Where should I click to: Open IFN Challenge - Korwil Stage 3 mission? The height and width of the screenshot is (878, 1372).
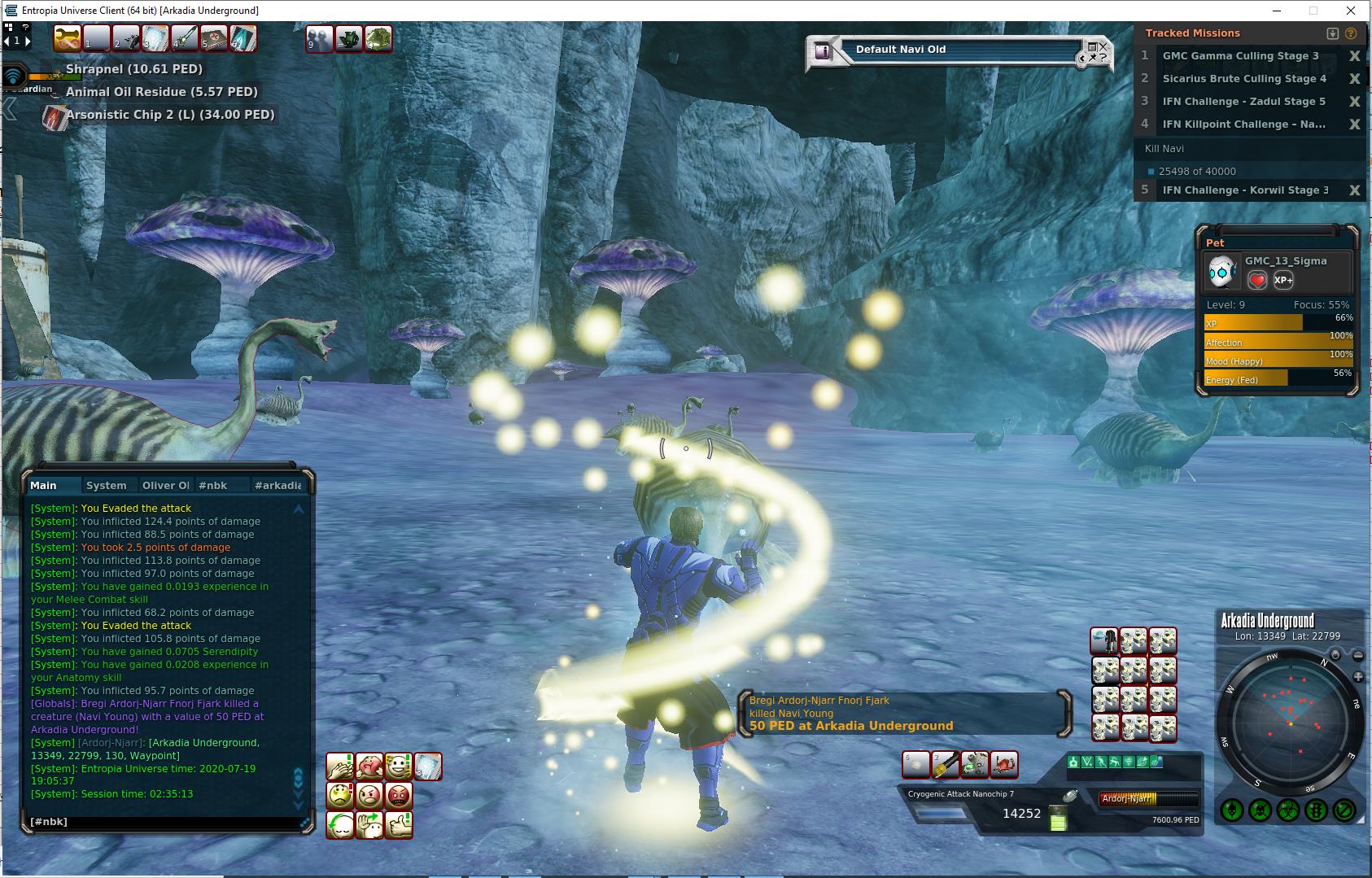(1245, 190)
